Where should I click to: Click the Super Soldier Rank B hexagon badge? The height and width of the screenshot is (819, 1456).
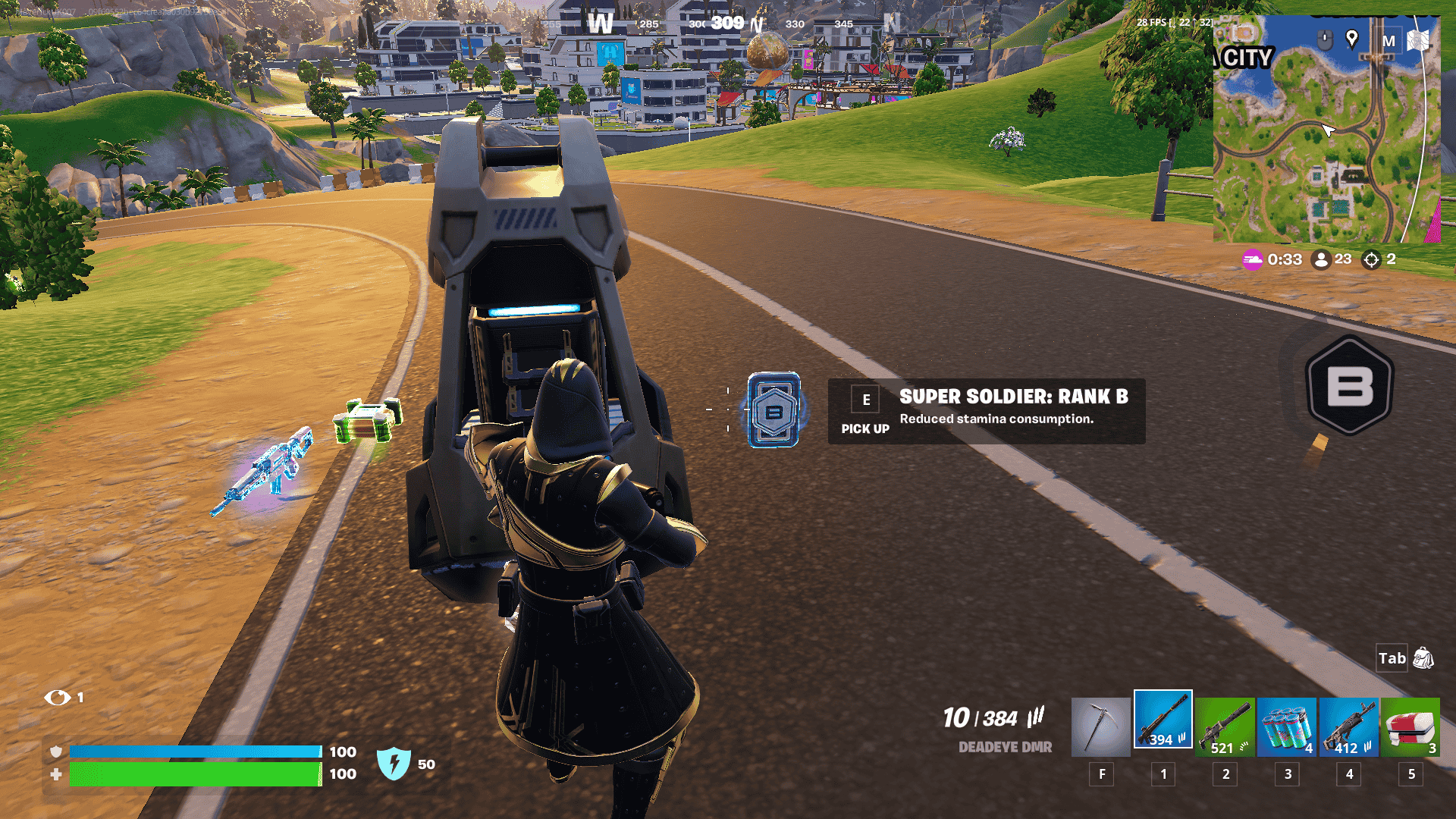1350,385
